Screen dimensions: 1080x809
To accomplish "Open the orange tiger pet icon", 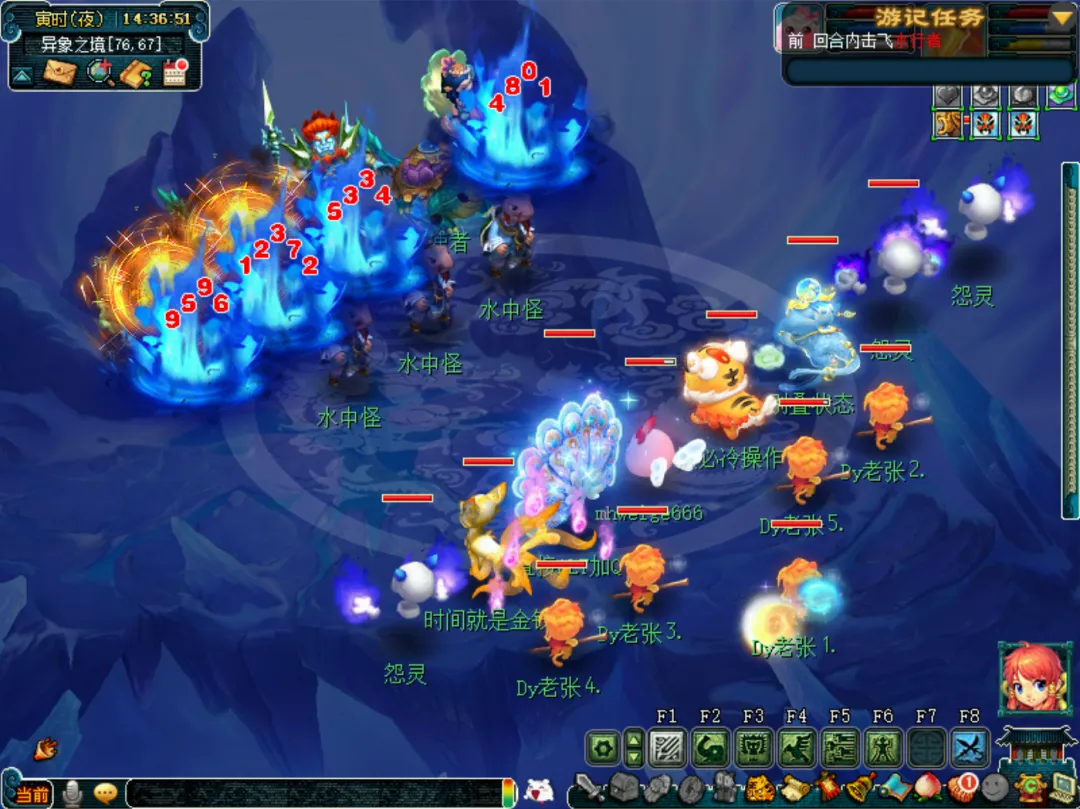I will tap(760, 789).
